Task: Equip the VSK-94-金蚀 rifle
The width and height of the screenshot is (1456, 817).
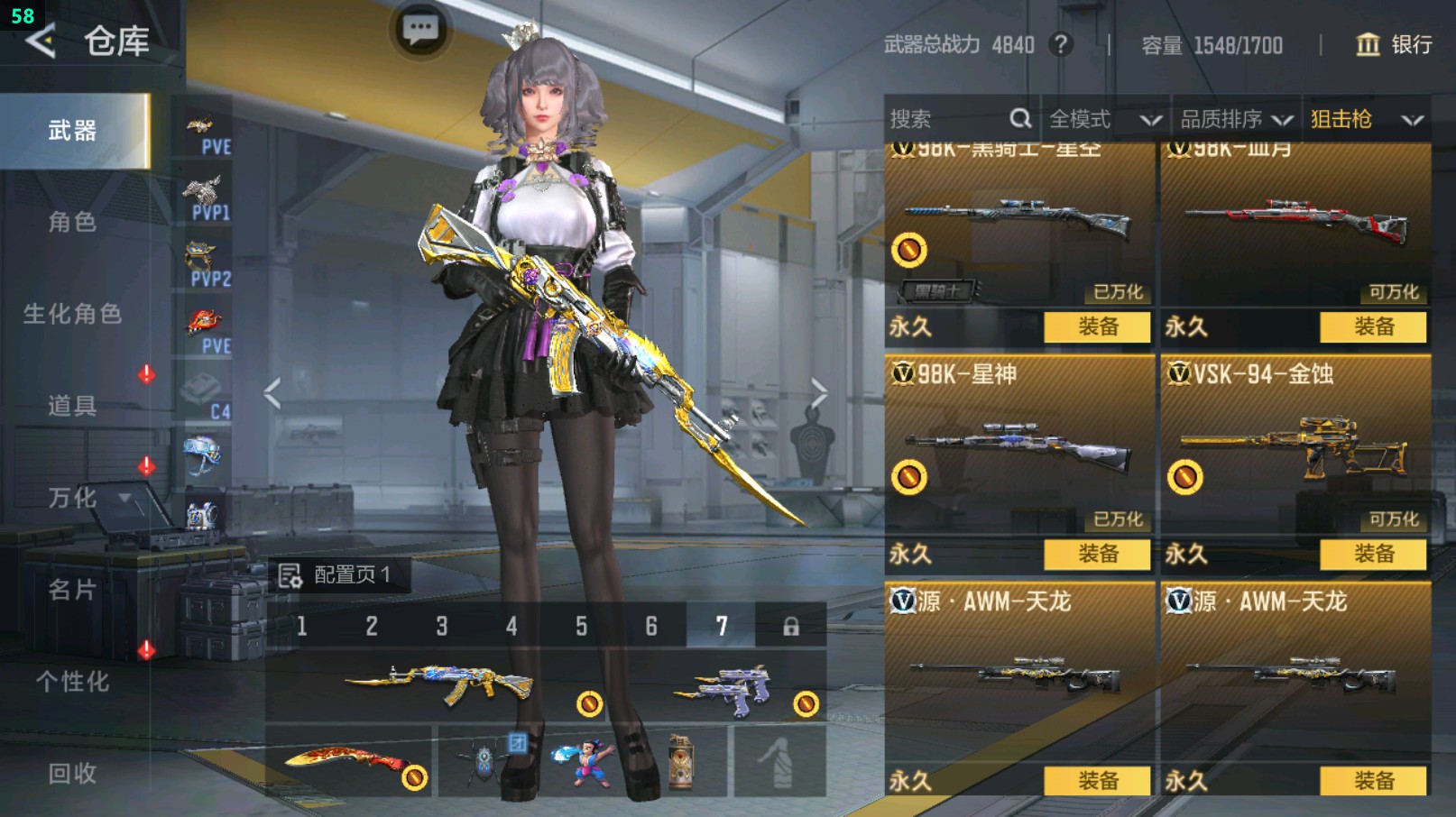Action: 1373,554
